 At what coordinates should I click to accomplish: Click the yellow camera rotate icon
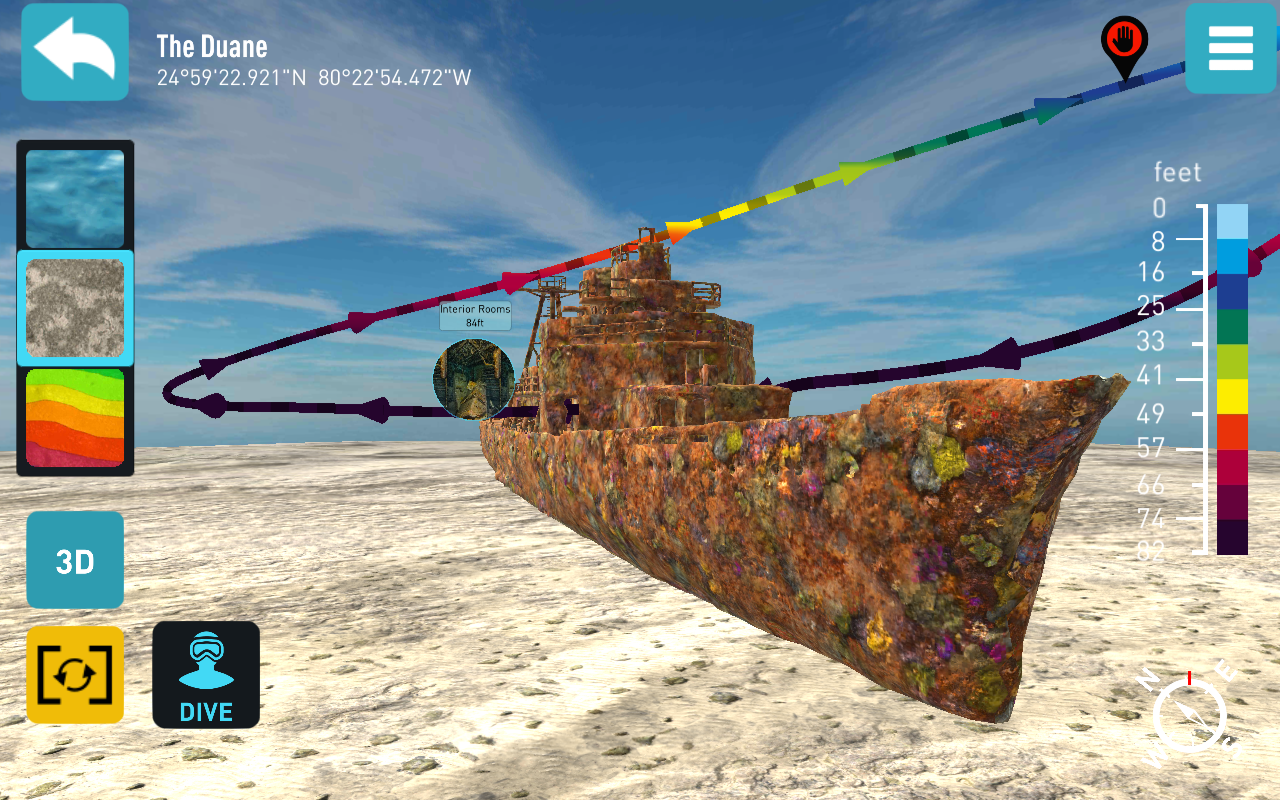(74, 674)
